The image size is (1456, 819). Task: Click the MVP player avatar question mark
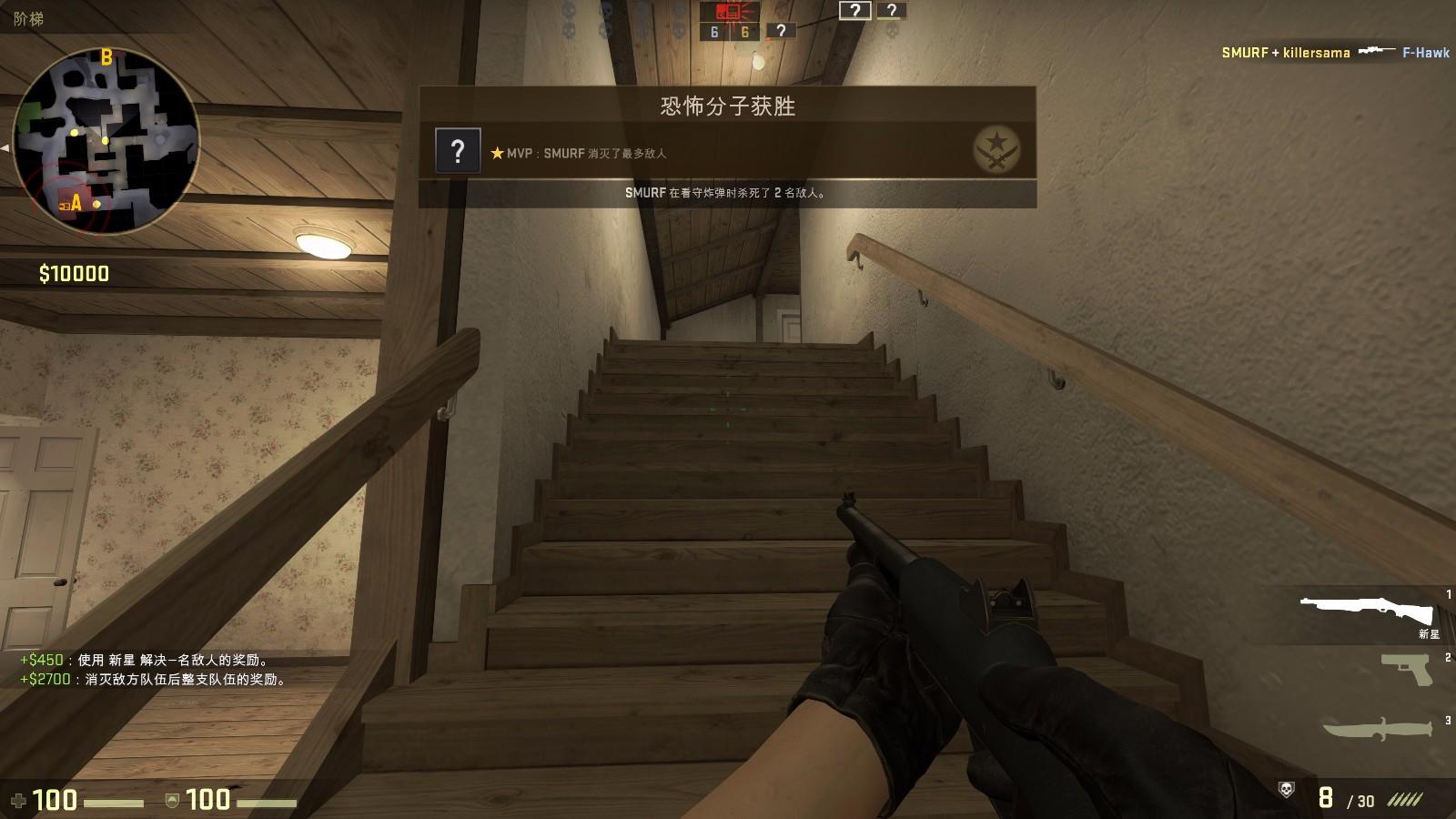point(458,150)
